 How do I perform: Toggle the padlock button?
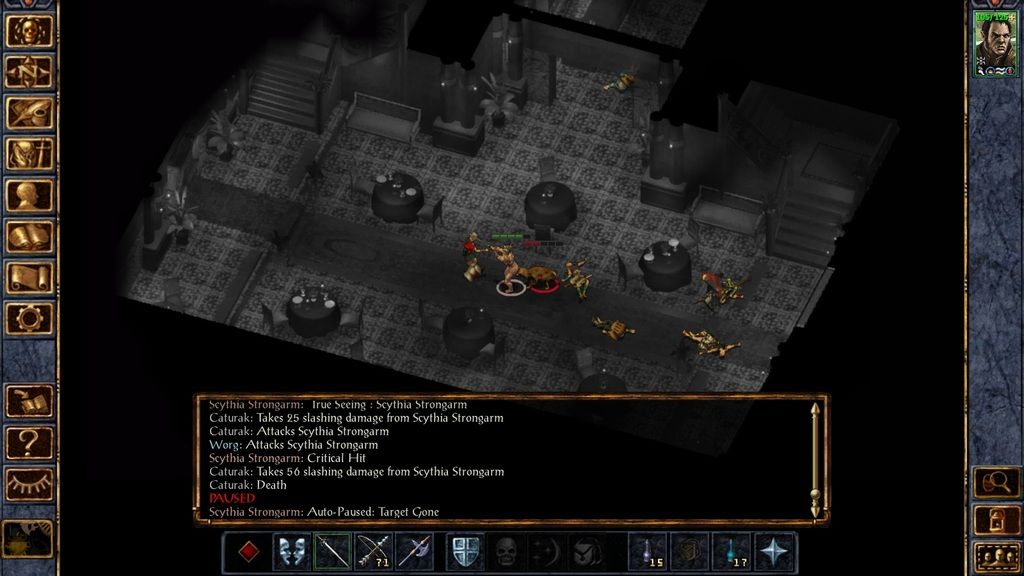(x=995, y=519)
